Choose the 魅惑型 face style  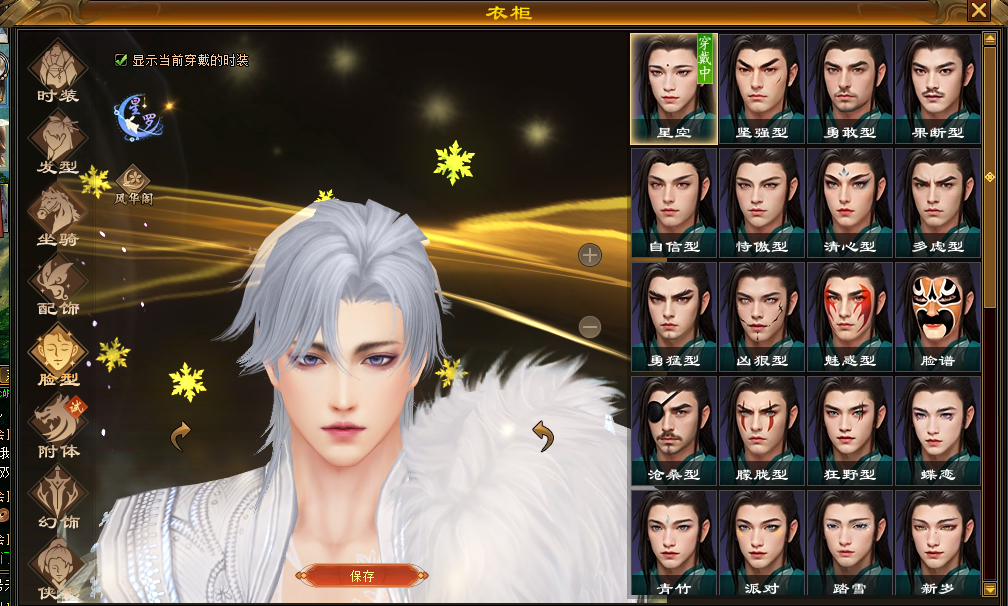[850, 316]
